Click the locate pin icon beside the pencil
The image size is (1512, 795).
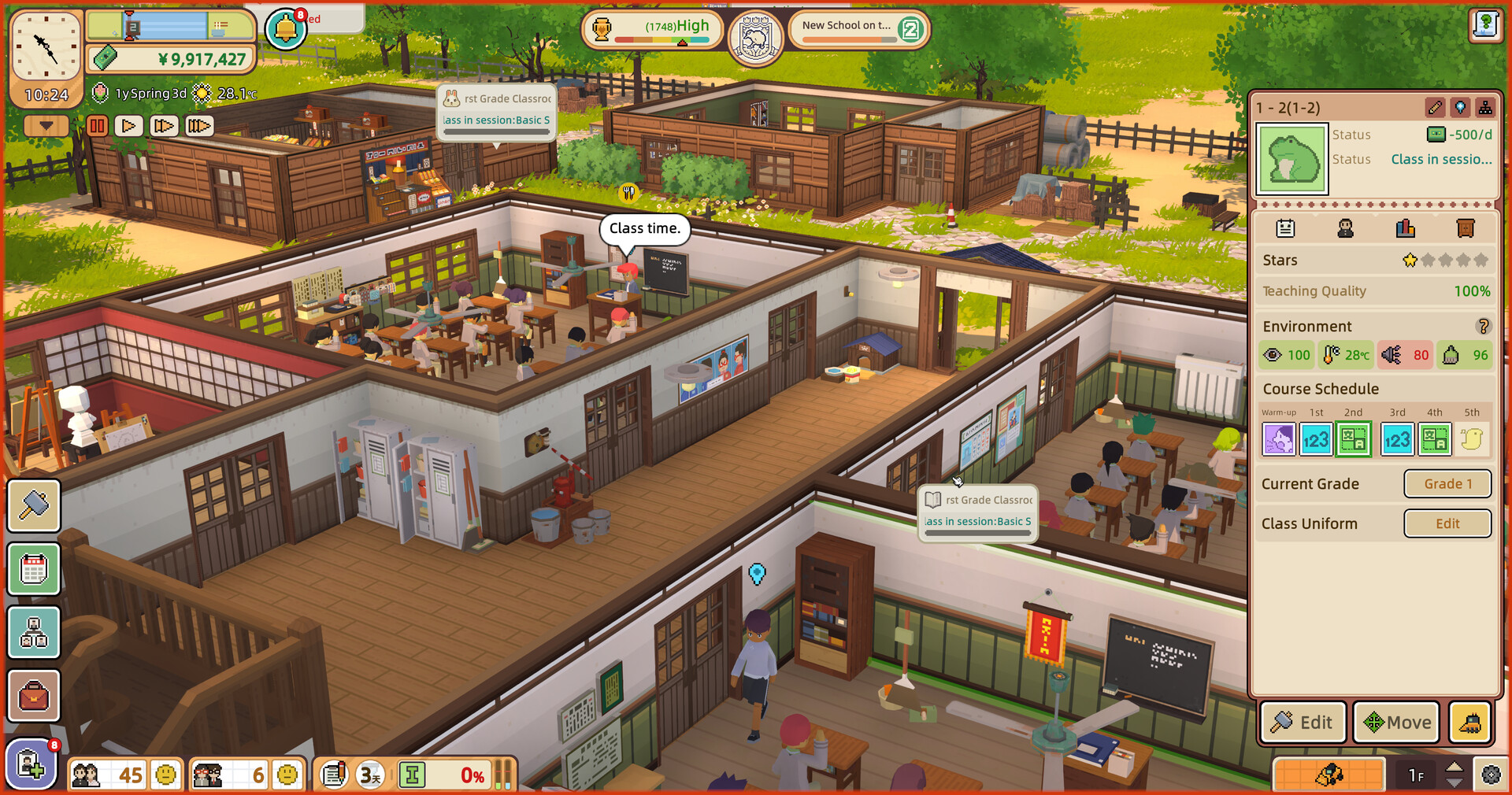(1462, 108)
